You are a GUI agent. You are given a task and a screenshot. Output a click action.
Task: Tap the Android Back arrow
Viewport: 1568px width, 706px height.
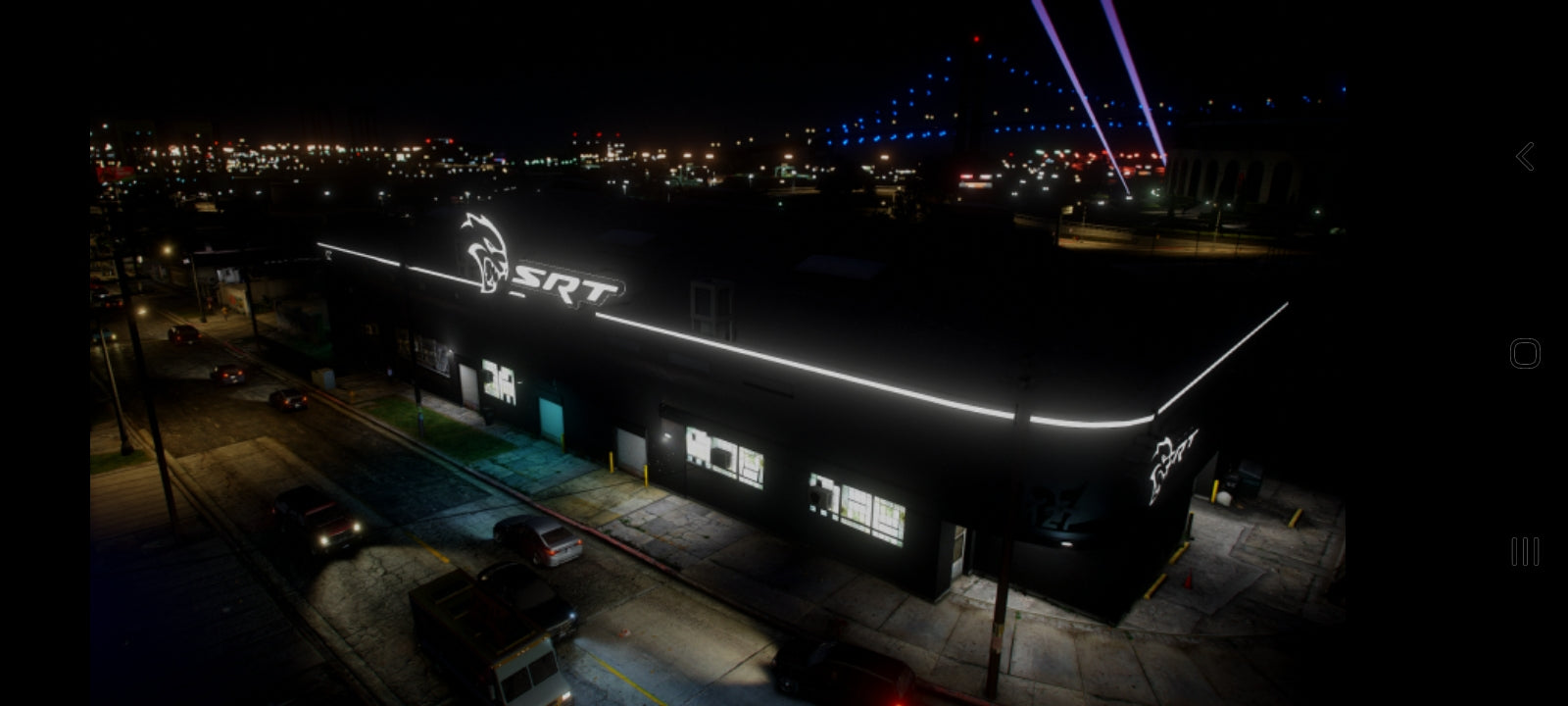point(1525,155)
